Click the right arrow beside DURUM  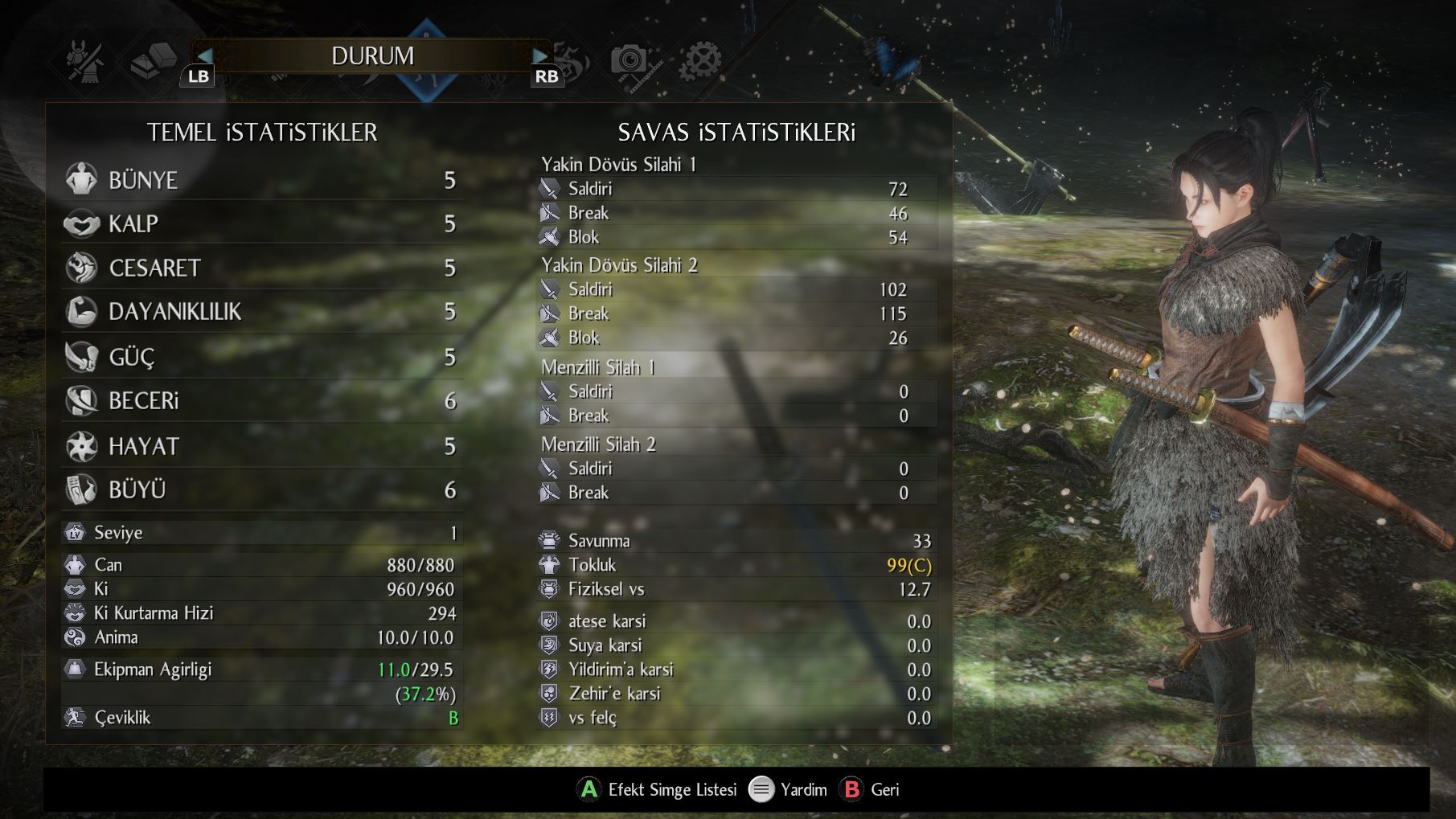point(540,55)
